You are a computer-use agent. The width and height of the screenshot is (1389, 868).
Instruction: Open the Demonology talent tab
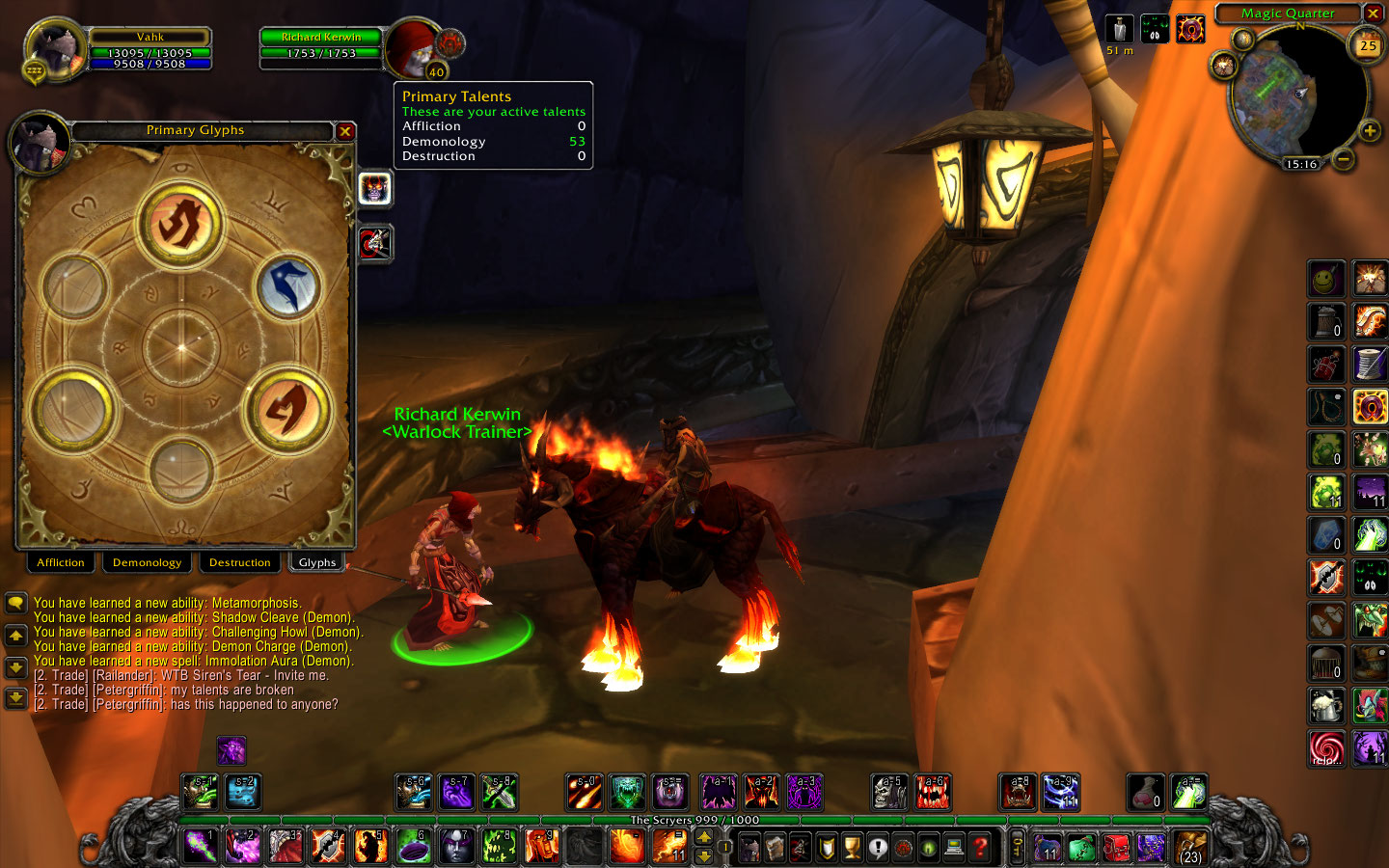pos(147,562)
